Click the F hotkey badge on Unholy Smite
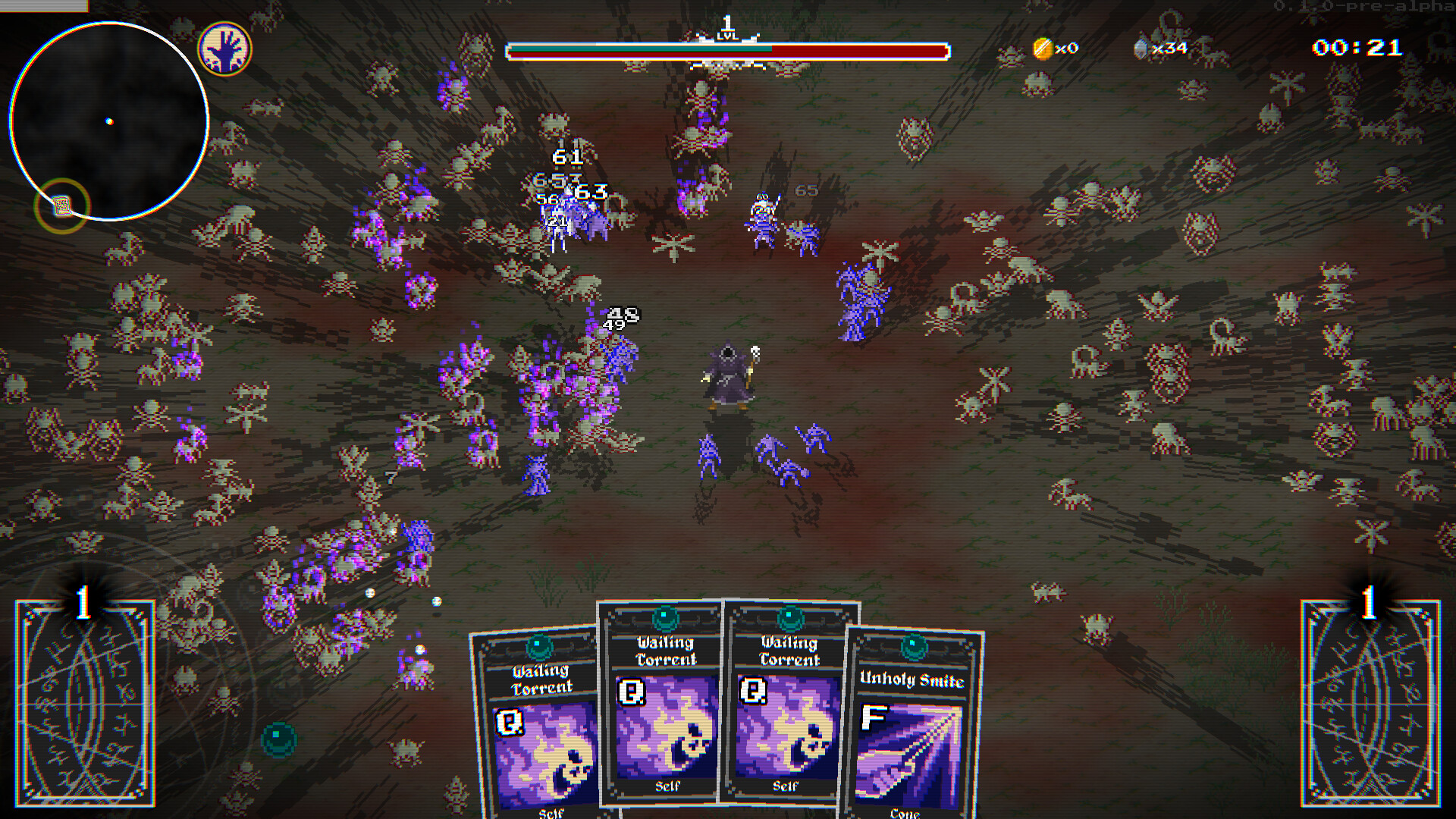 tap(874, 715)
